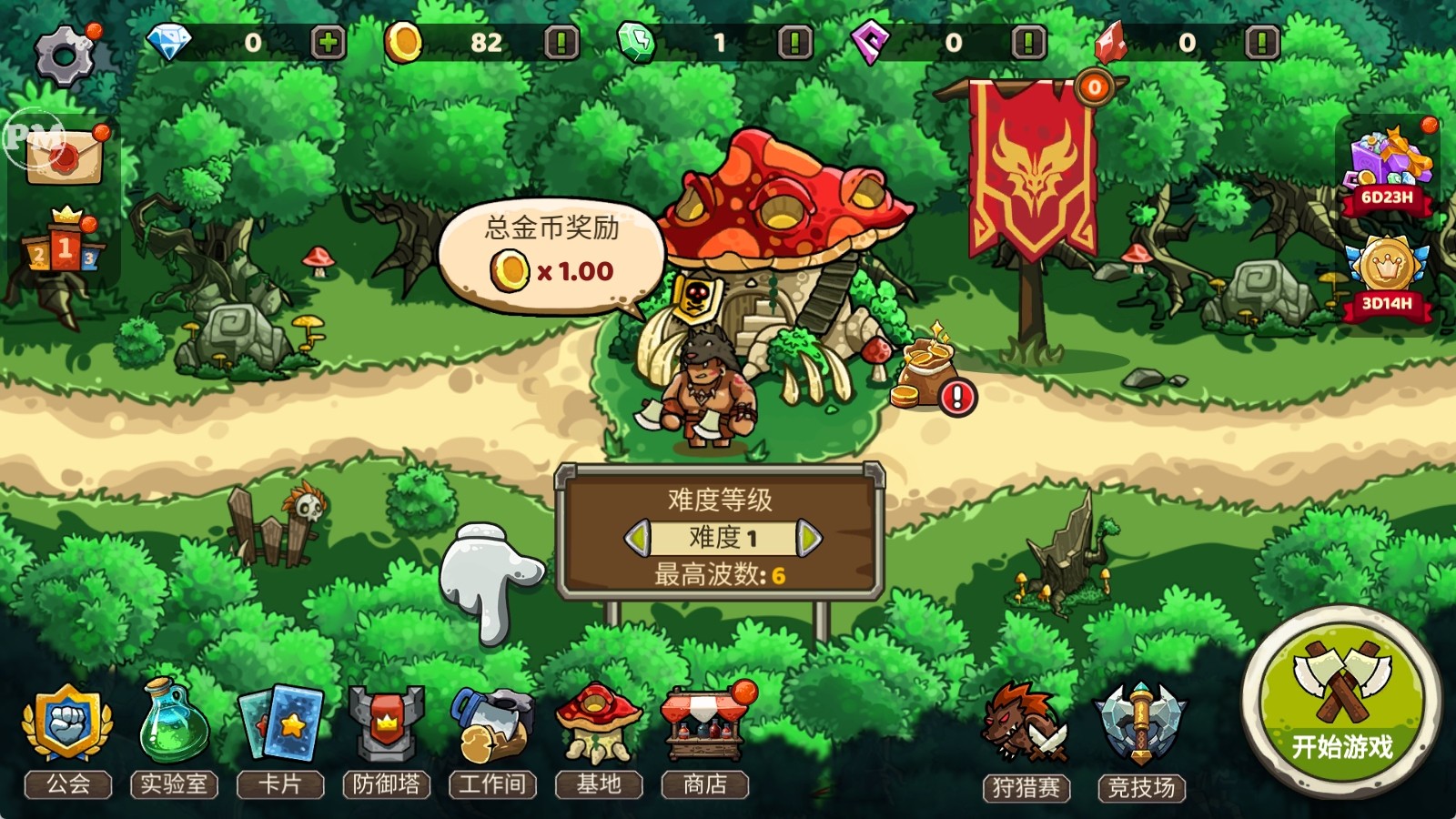Add more diamonds with the plus button

tap(328, 43)
